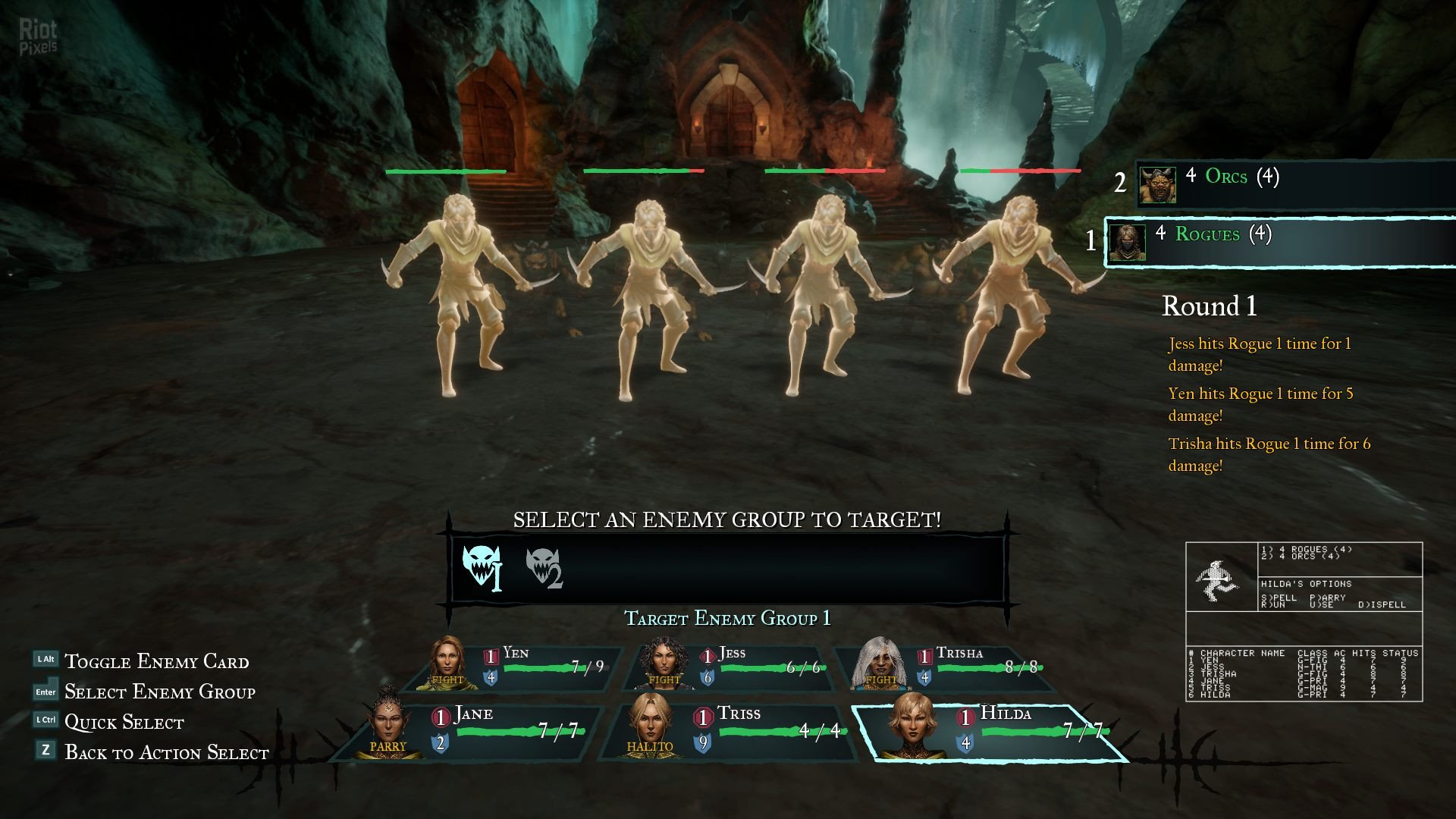Confirm Select Enemy Group
Screen dimensions: 1456x819
[x=159, y=692]
